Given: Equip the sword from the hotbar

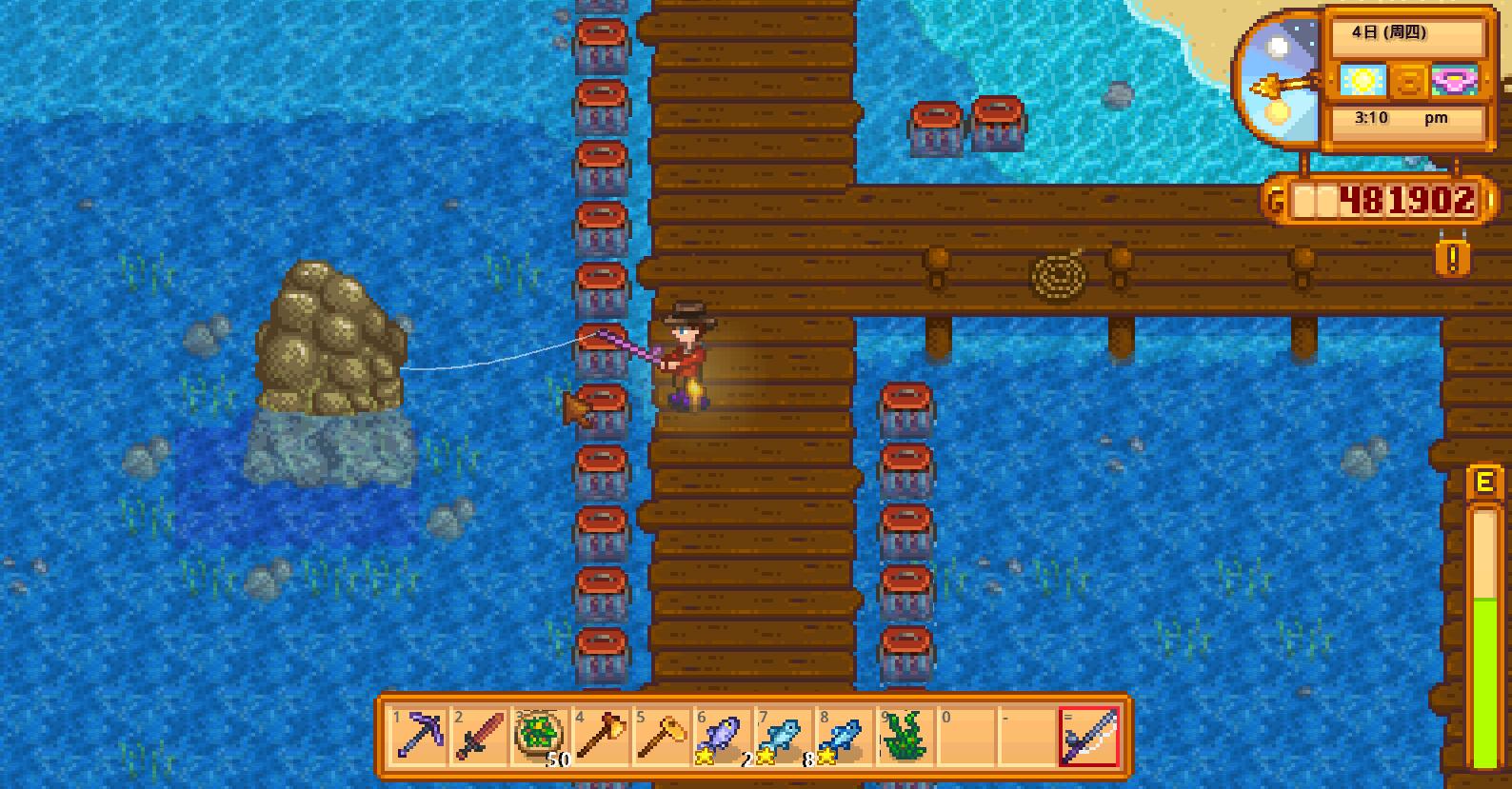Looking at the screenshot, I should coord(478,737).
